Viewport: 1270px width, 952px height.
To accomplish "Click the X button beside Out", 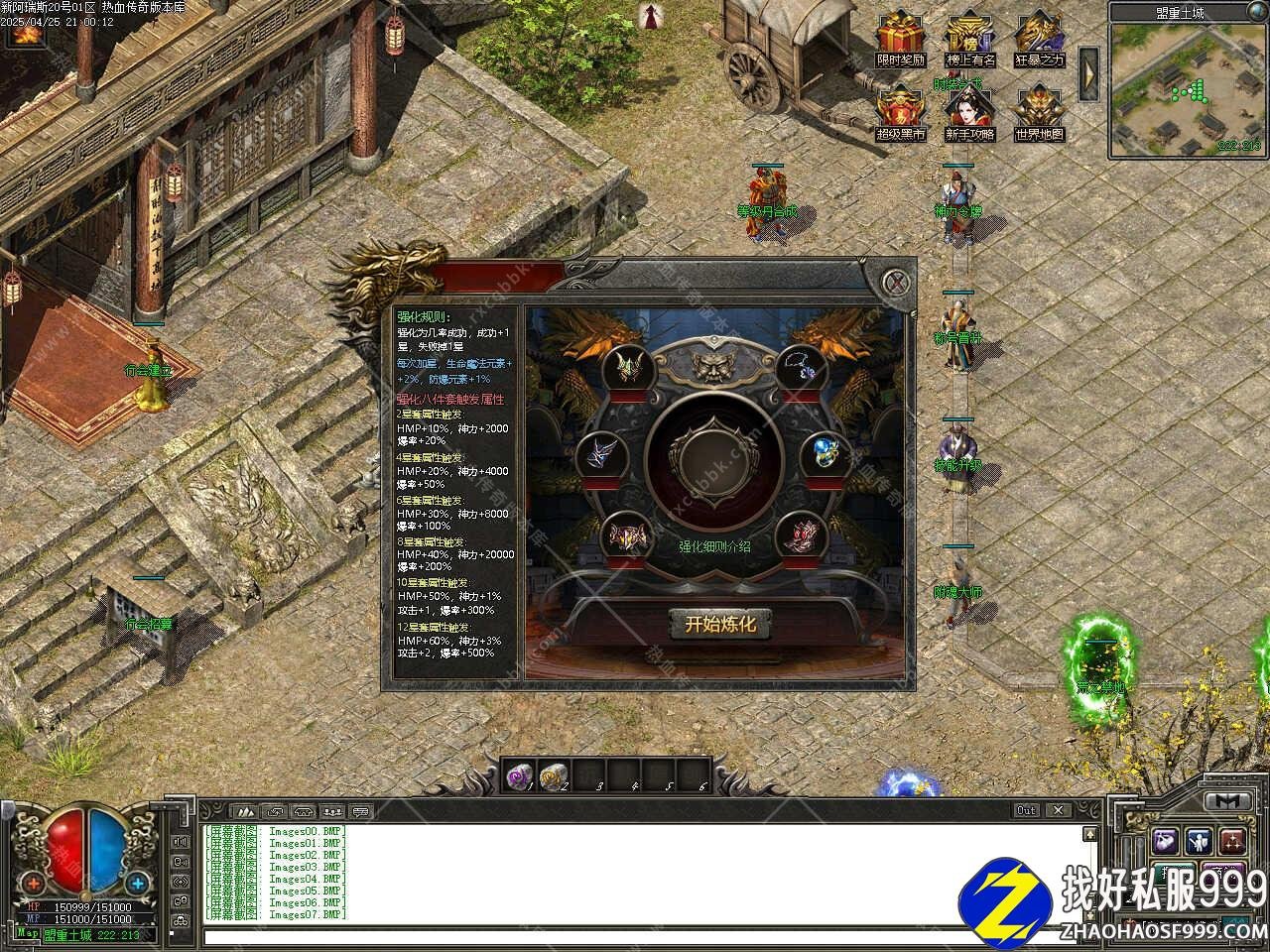I will pyautogui.click(x=1059, y=810).
